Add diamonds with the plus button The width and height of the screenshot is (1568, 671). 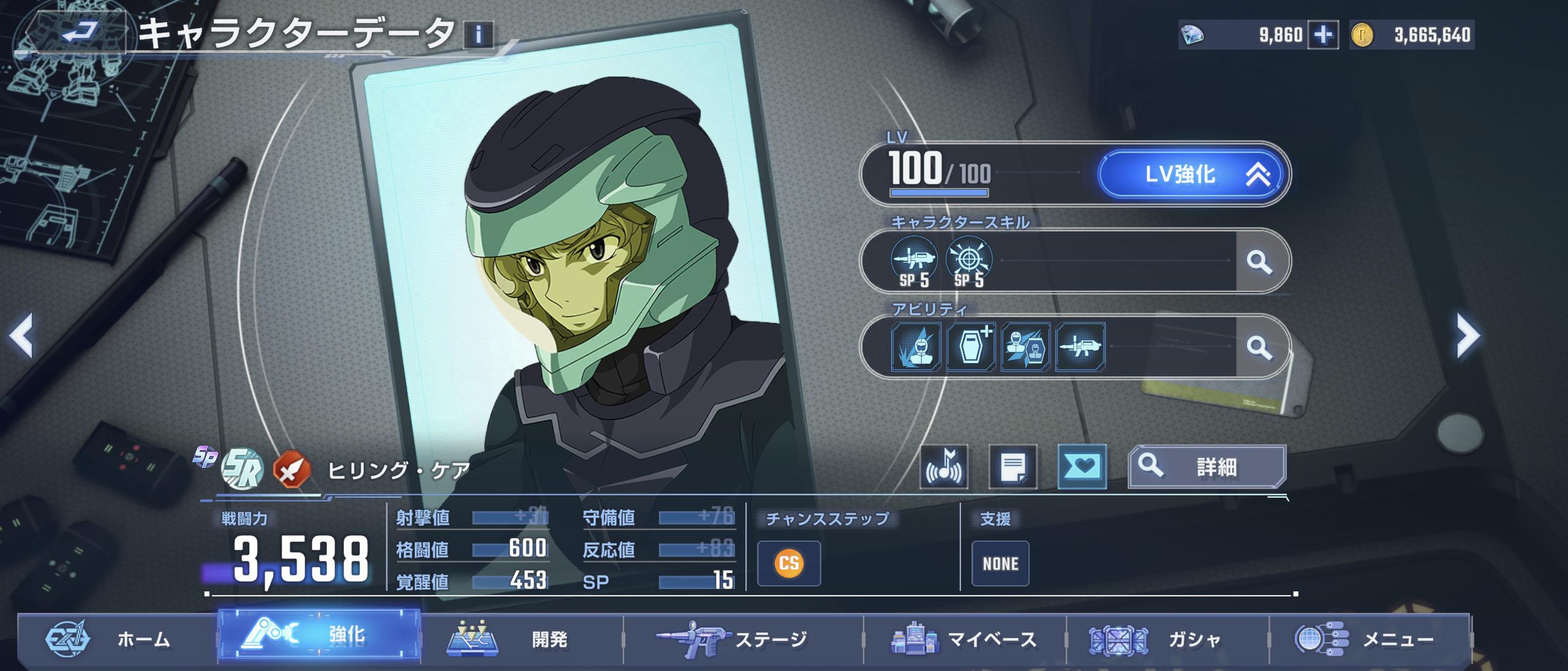click(1322, 35)
